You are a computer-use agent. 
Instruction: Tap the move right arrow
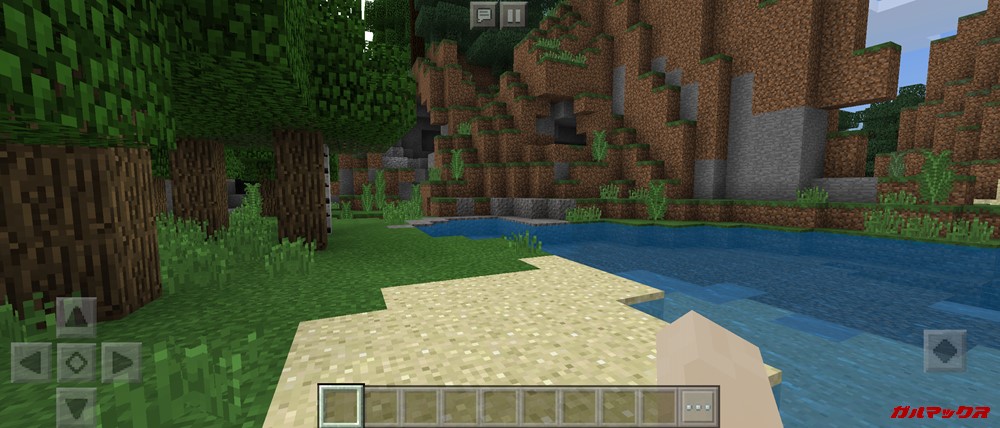(121, 362)
